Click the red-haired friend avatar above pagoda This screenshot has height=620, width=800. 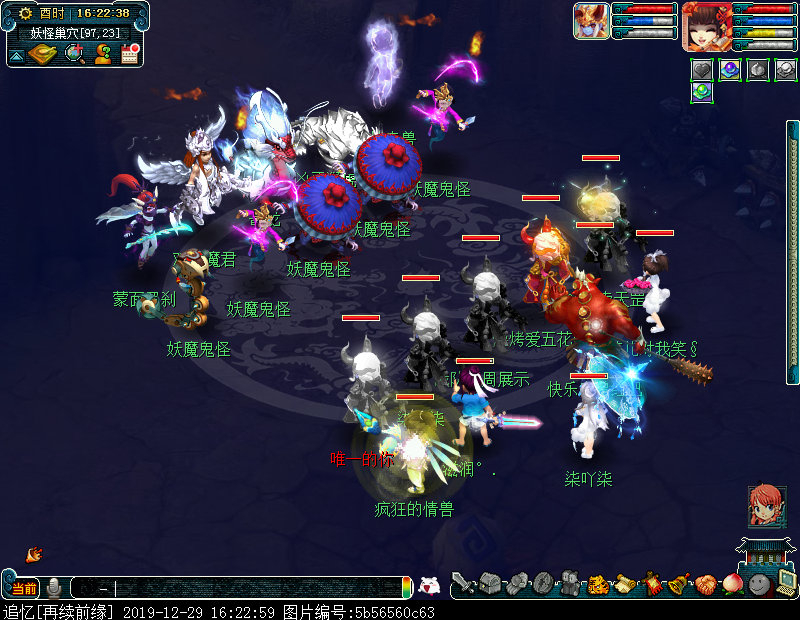(x=766, y=506)
